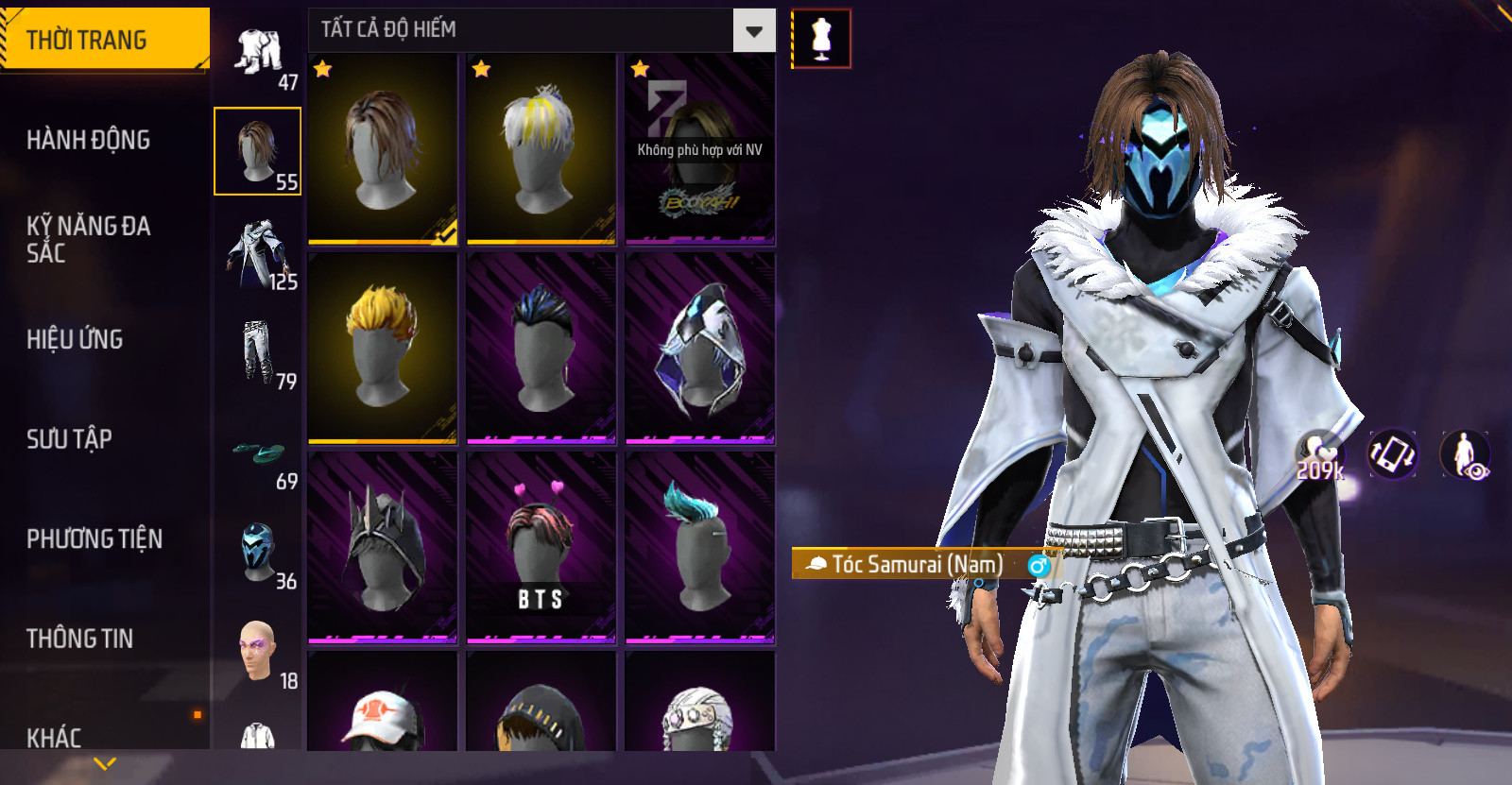
Task: Open the Tất Cả Độ Hiếm rarity dropdown
Action: 753,31
